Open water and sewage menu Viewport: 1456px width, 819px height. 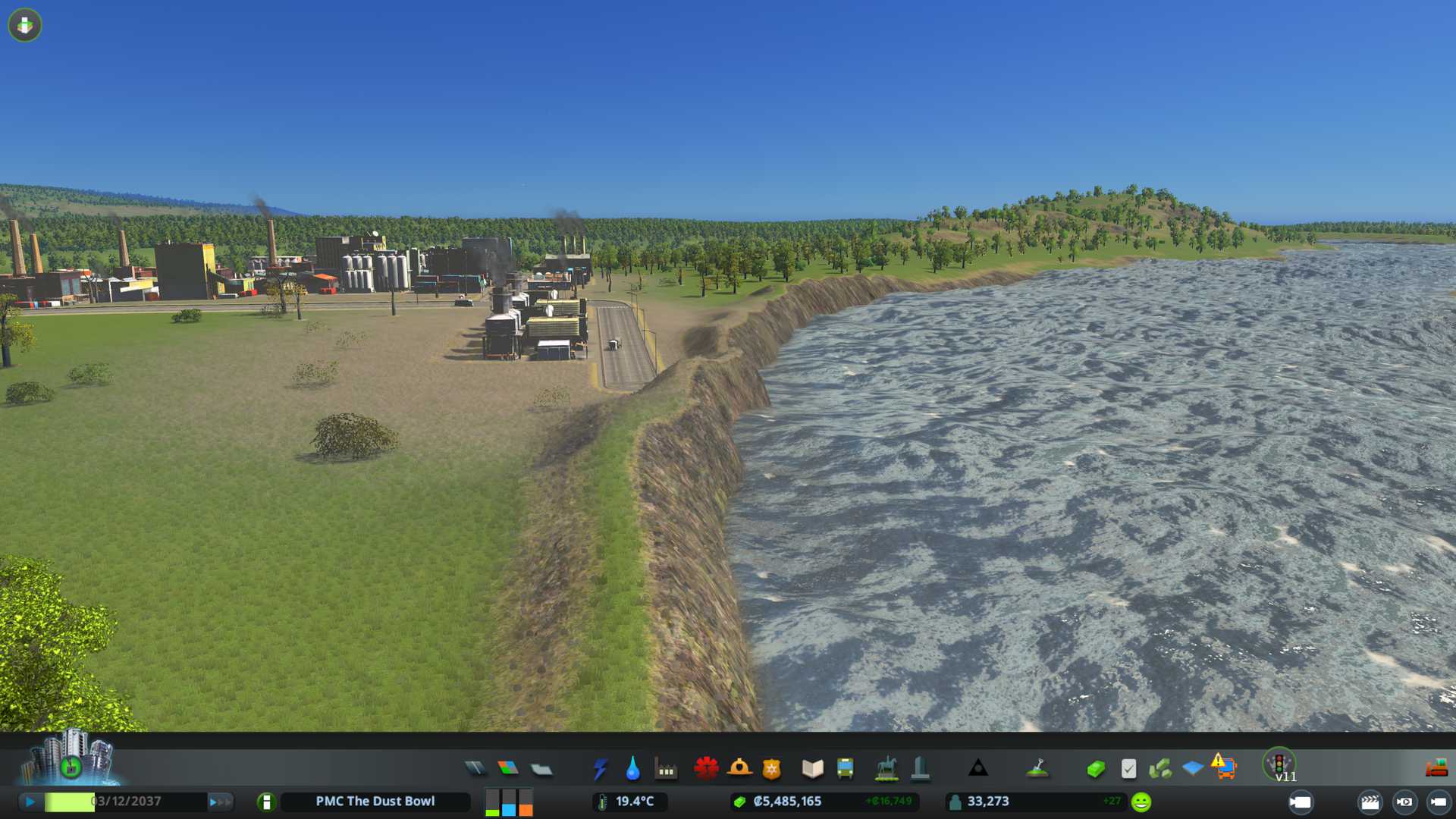point(632,769)
